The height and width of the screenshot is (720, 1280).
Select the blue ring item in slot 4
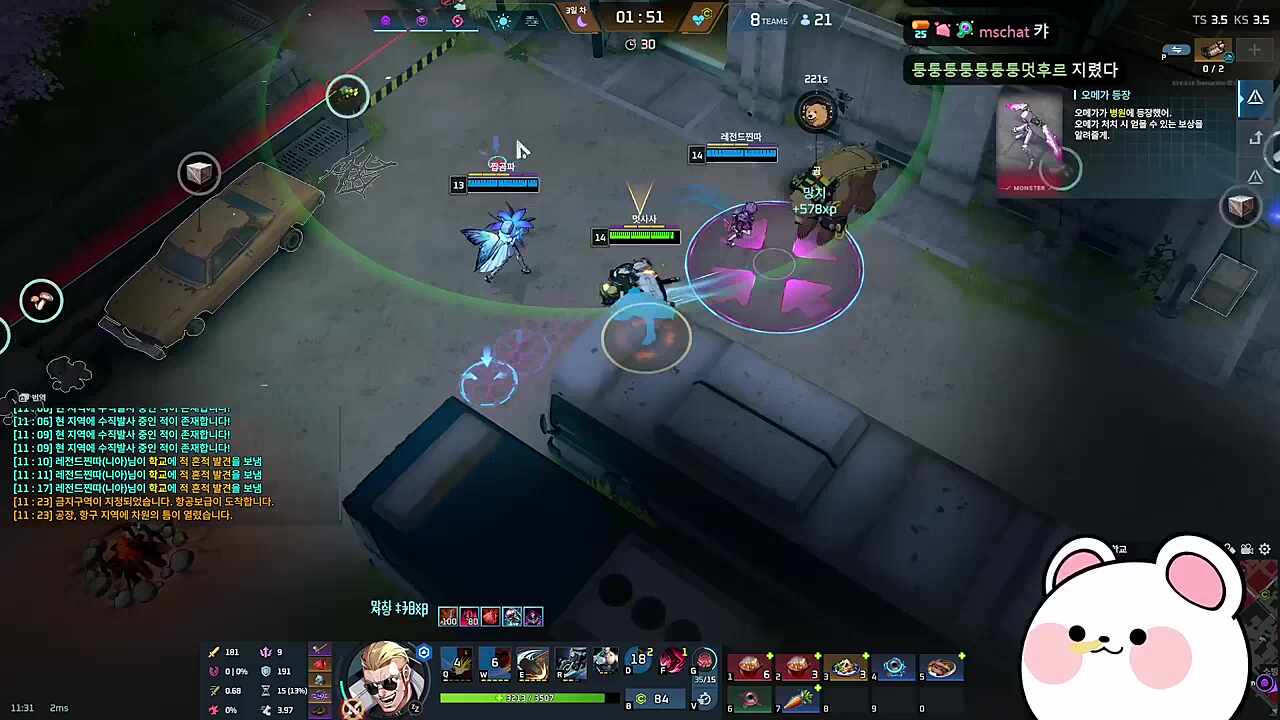[894, 667]
